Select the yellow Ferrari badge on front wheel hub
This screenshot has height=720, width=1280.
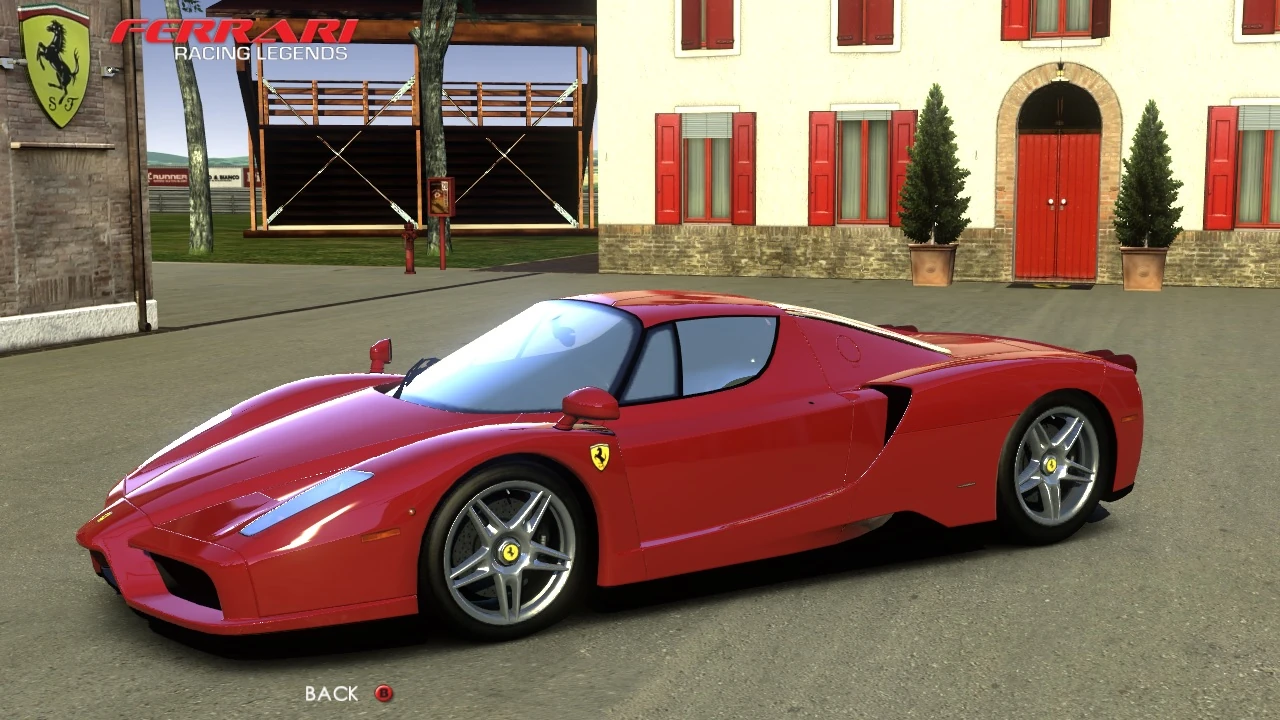510,554
